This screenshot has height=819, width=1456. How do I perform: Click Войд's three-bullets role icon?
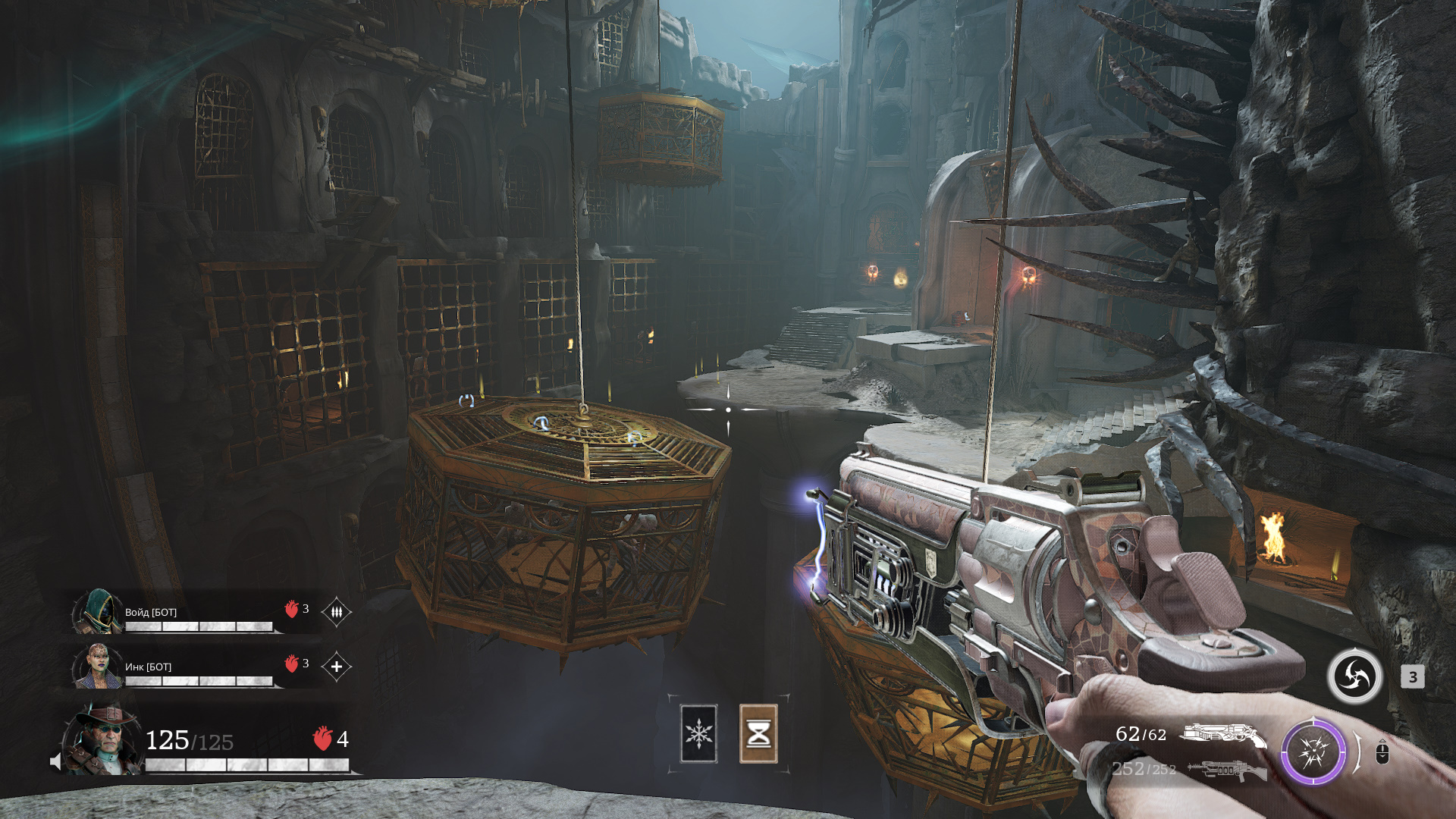click(336, 611)
